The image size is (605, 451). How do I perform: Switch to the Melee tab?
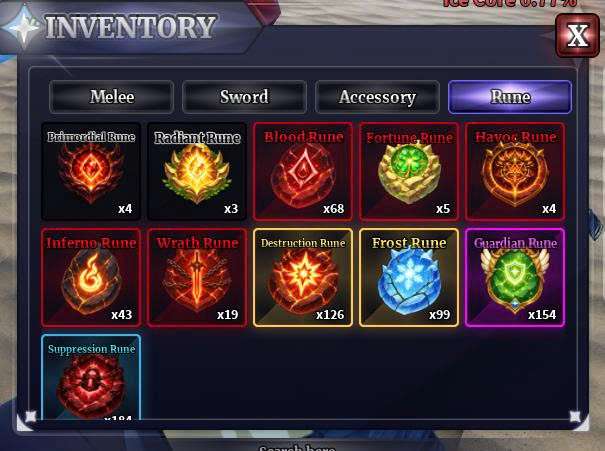click(x=112, y=97)
